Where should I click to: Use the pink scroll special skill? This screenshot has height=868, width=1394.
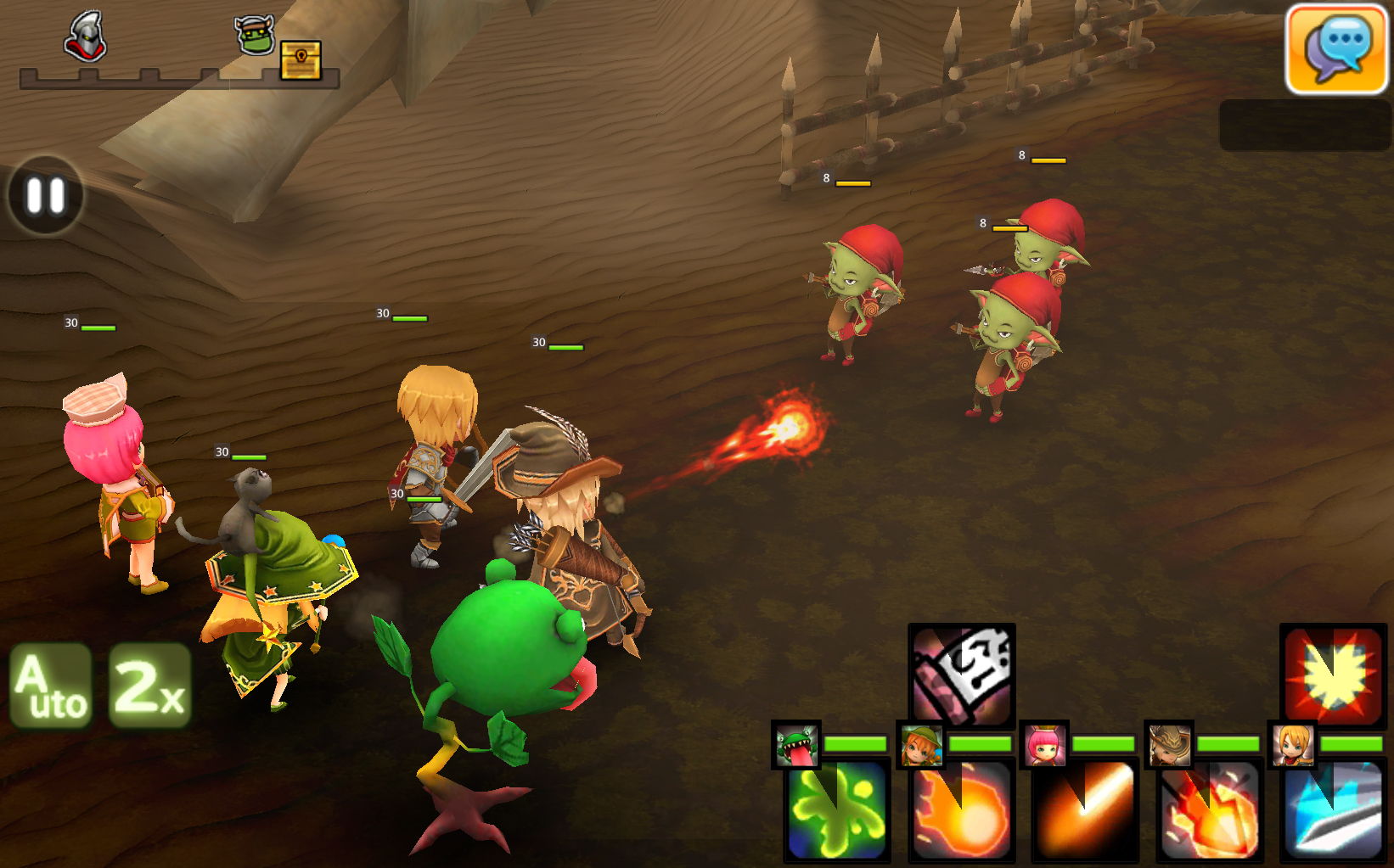tap(962, 675)
